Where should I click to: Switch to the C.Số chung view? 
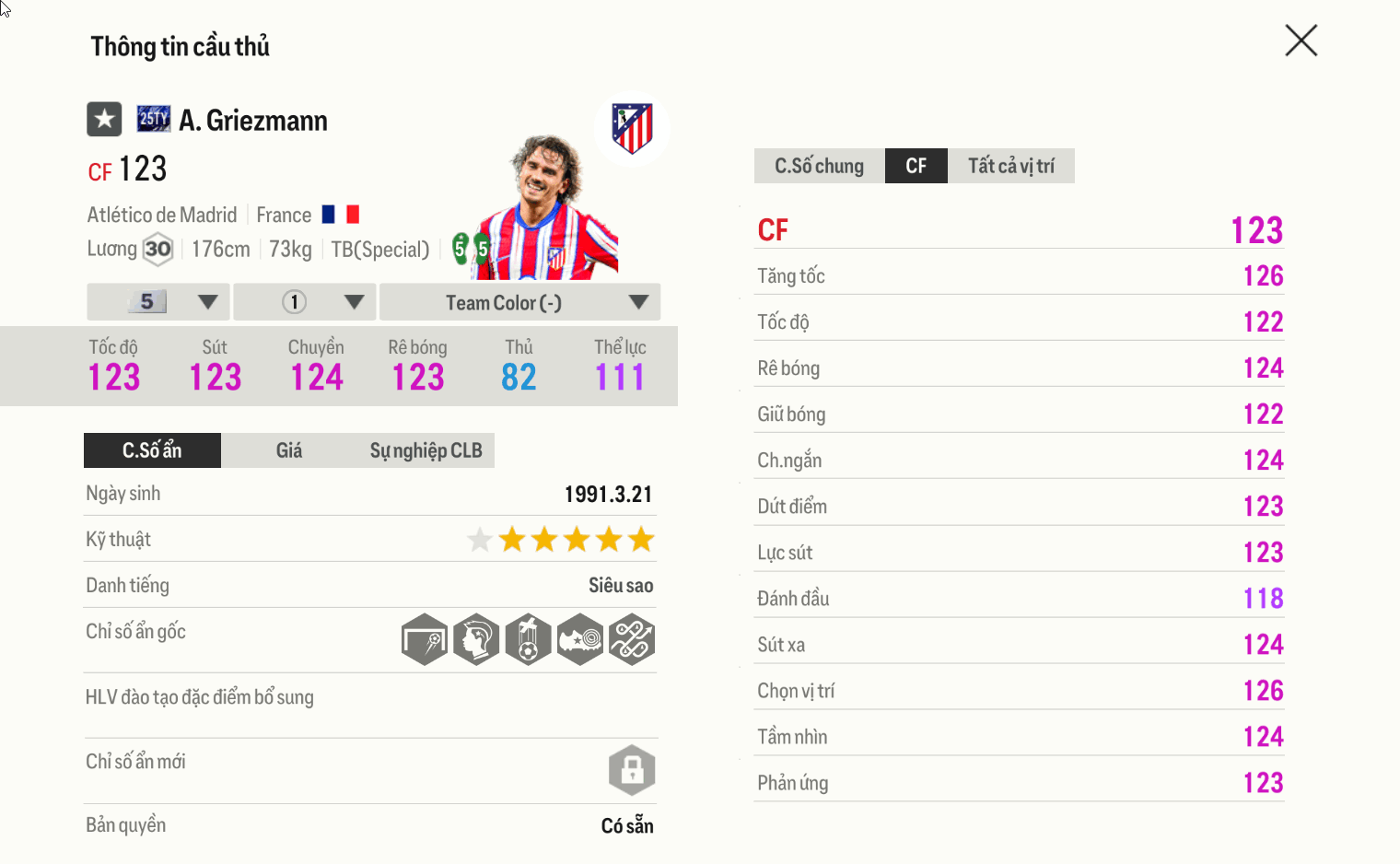click(x=819, y=166)
